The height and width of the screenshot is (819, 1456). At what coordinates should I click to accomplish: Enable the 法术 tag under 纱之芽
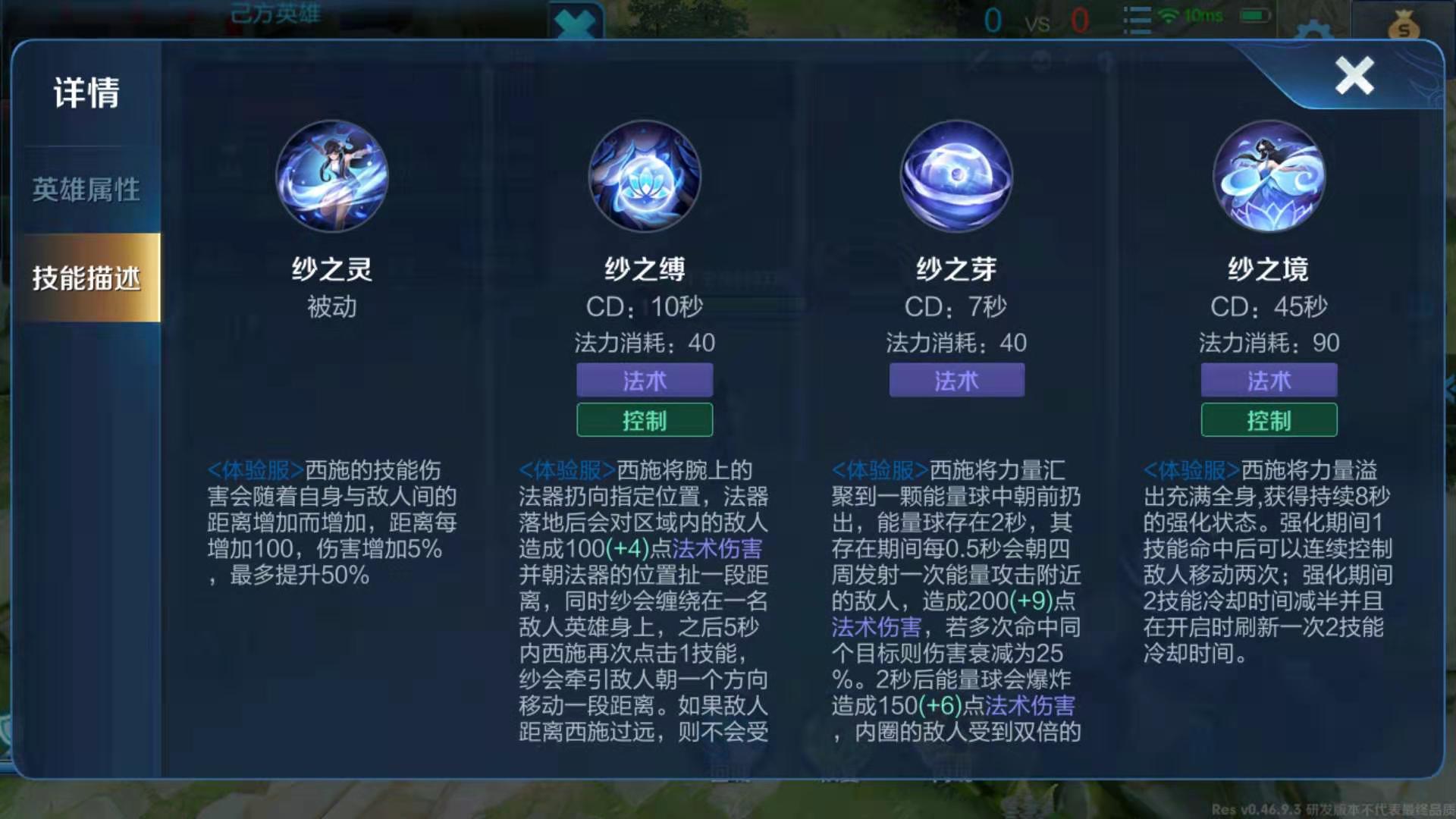[956, 381]
